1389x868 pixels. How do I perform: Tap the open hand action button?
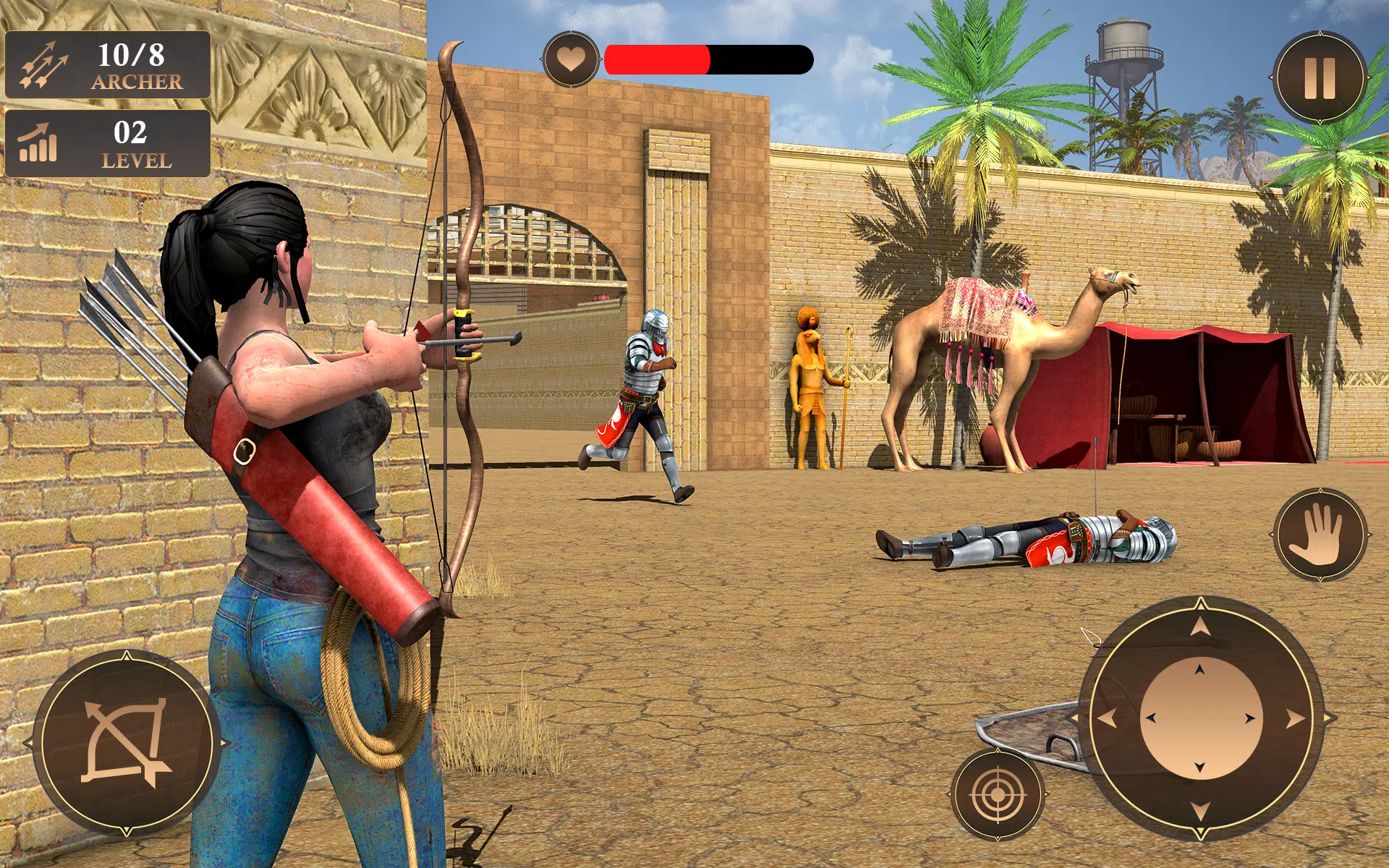[x=1320, y=535]
